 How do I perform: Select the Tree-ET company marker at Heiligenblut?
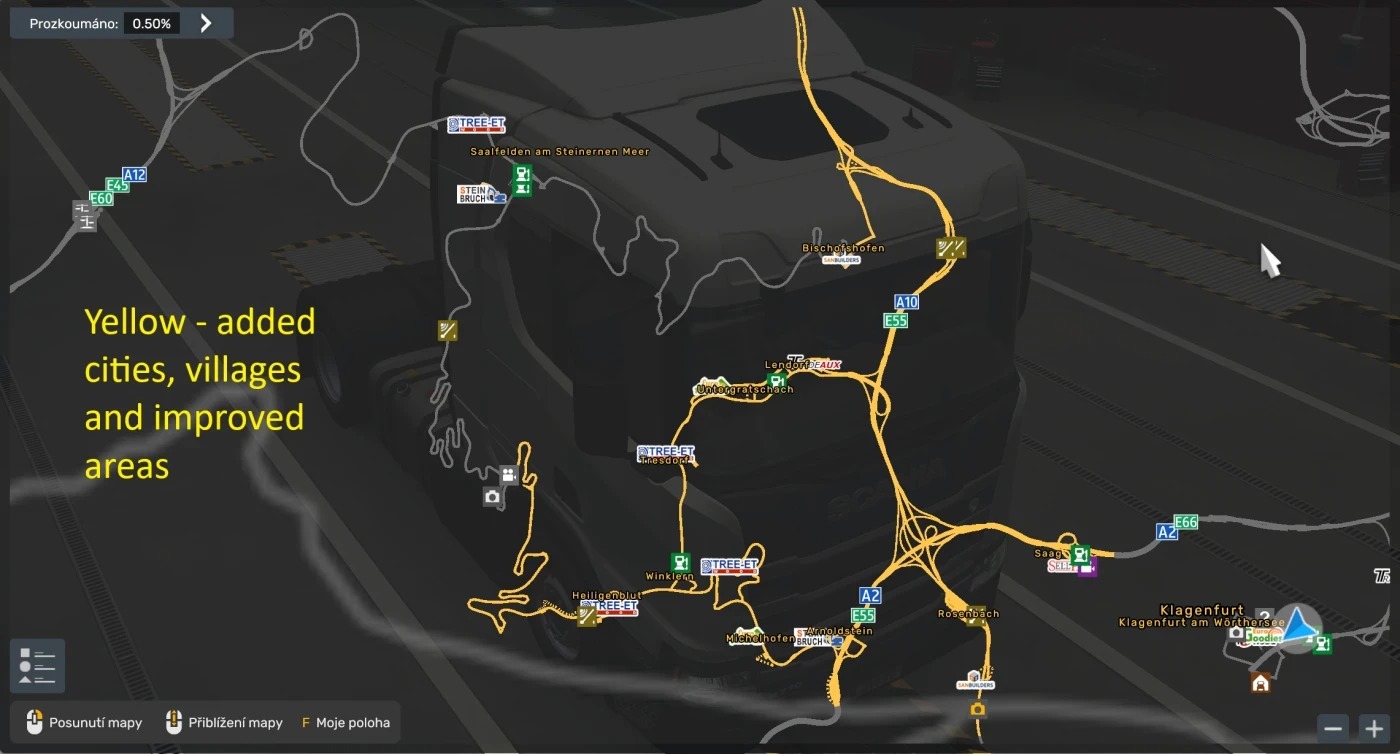tap(609, 607)
